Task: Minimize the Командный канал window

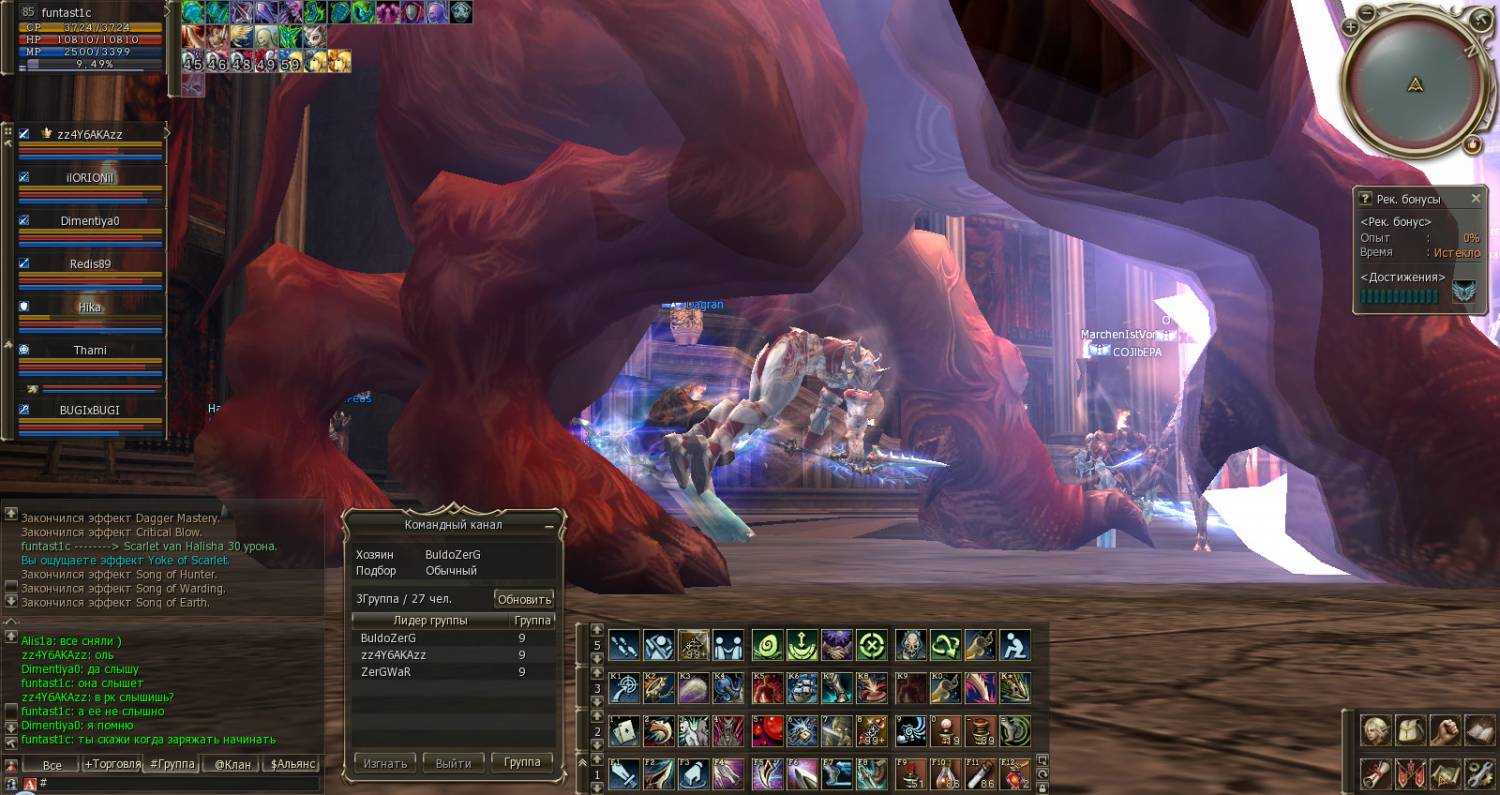Action: coord(548,525)
